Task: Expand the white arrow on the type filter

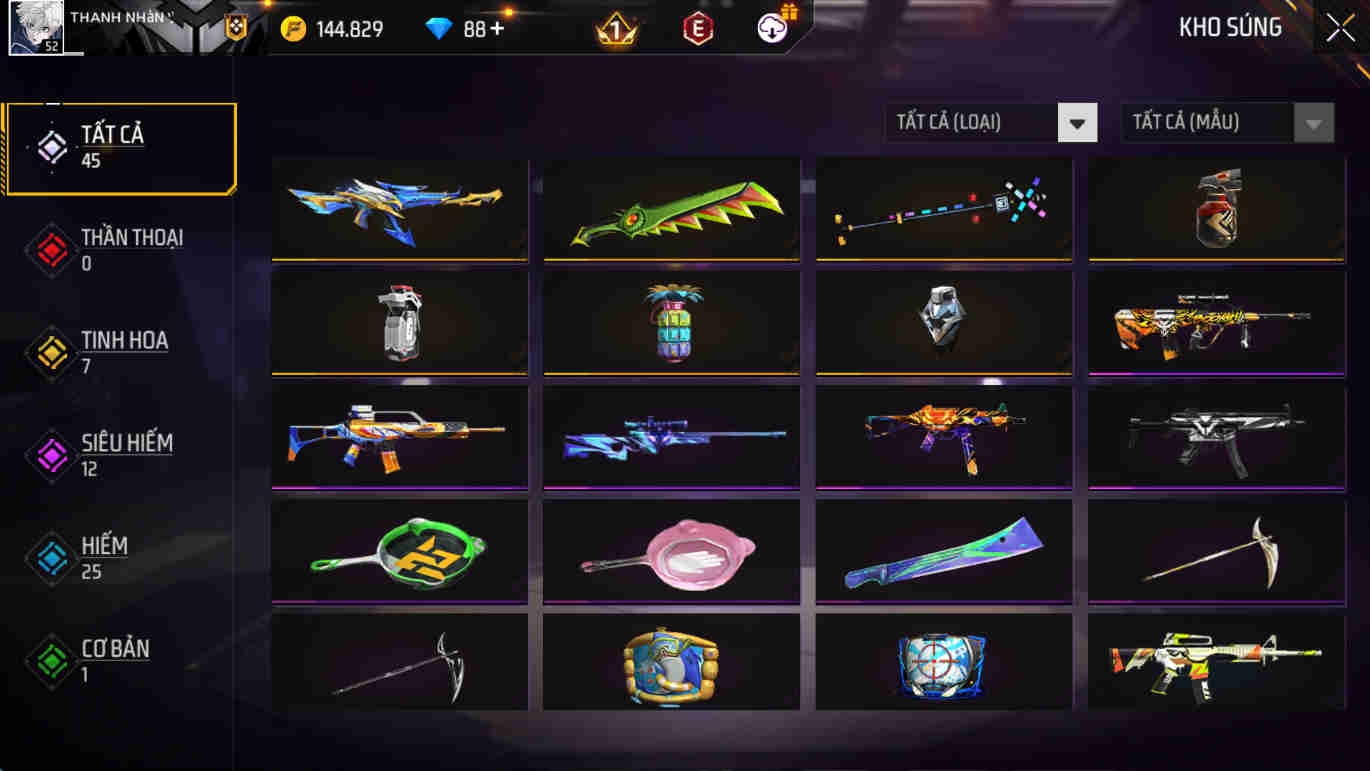Action: point(1077,122)
